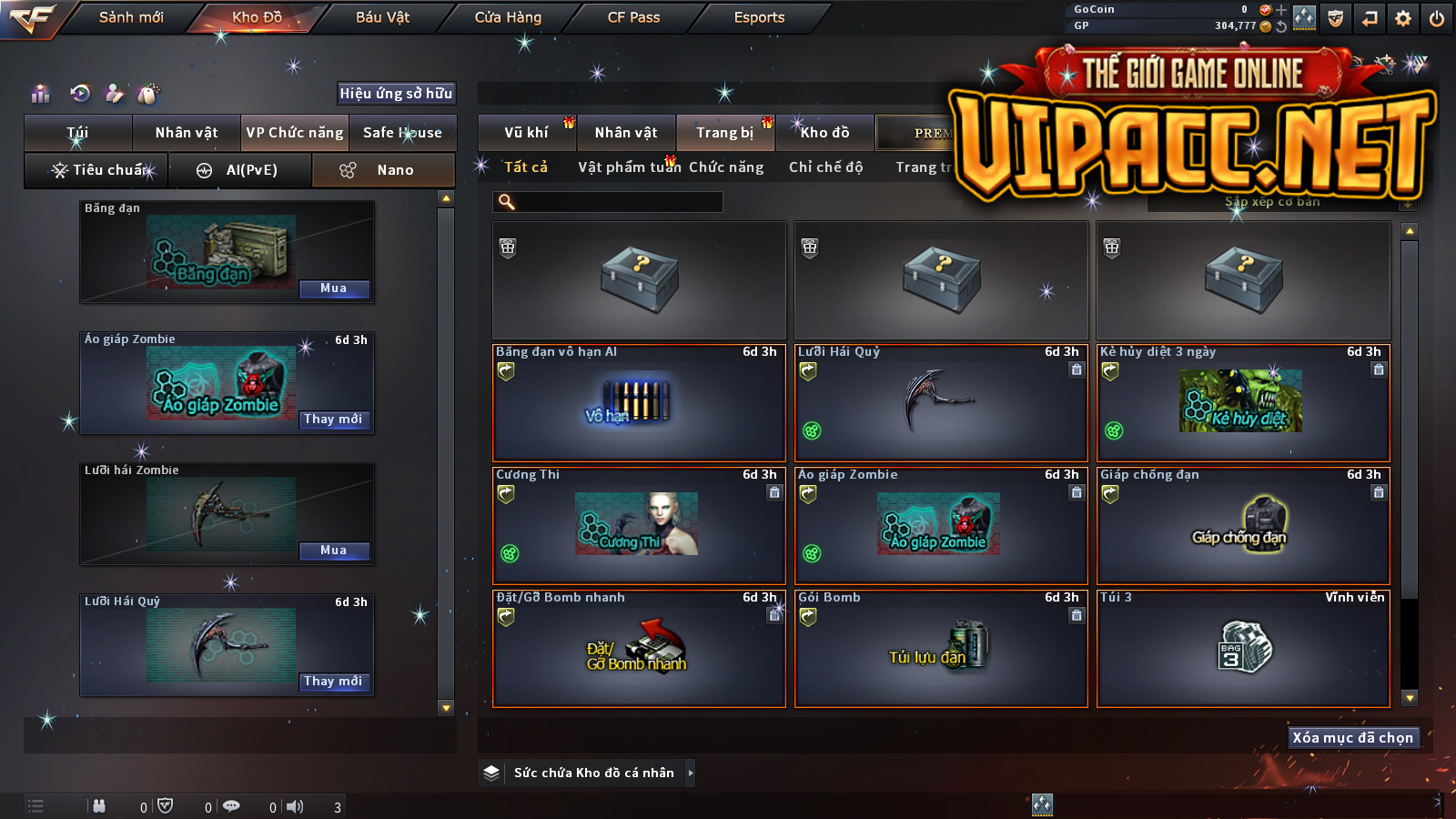Replace Áo giáp Zombie with Thay mới
Image resolution: width=1456 pixels, height=819 pixels.
(334, 420)
